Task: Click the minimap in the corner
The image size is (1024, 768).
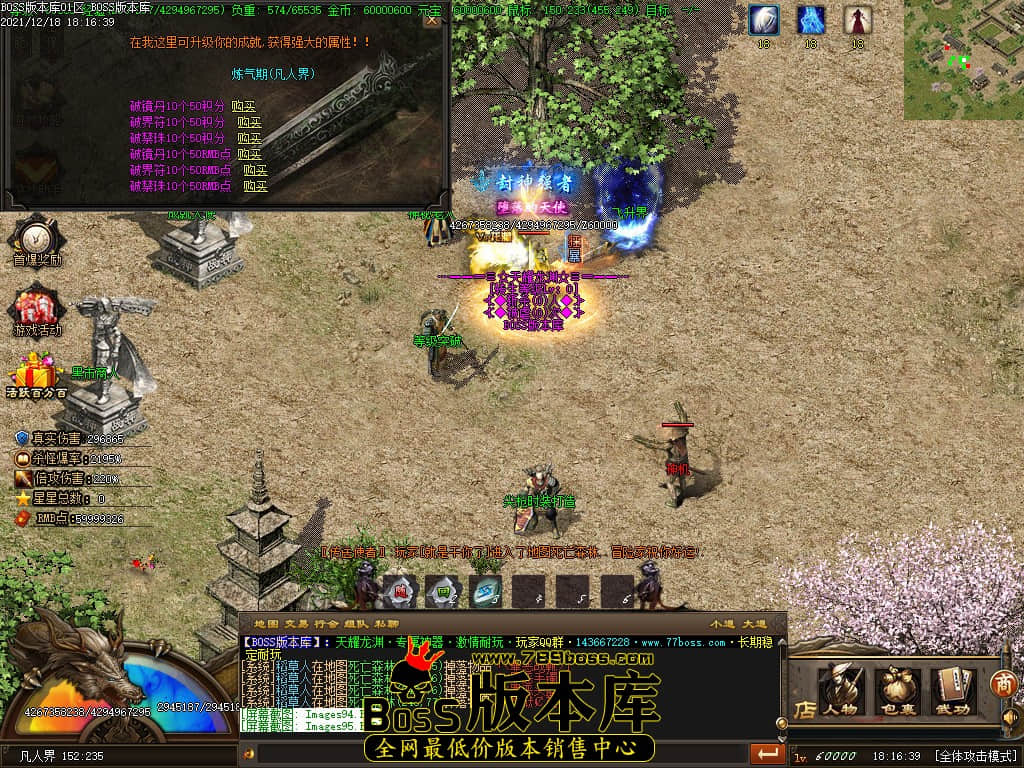Action: point(963,60)
